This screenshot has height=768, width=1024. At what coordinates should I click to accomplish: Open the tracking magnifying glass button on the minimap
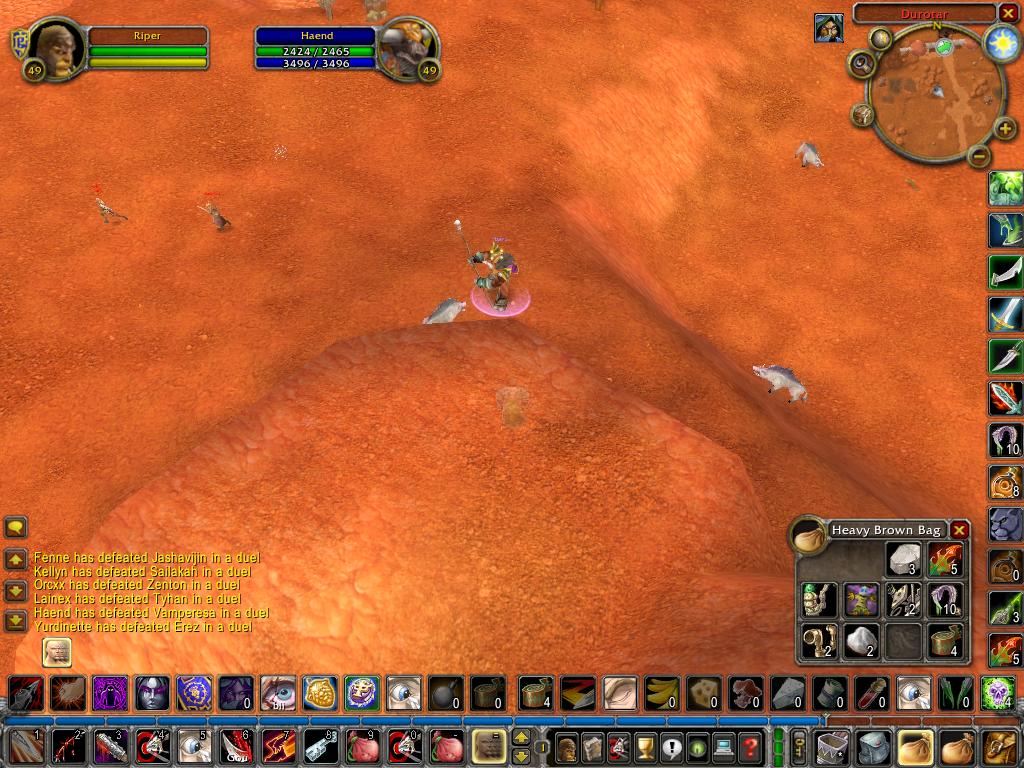click(861, 64)
